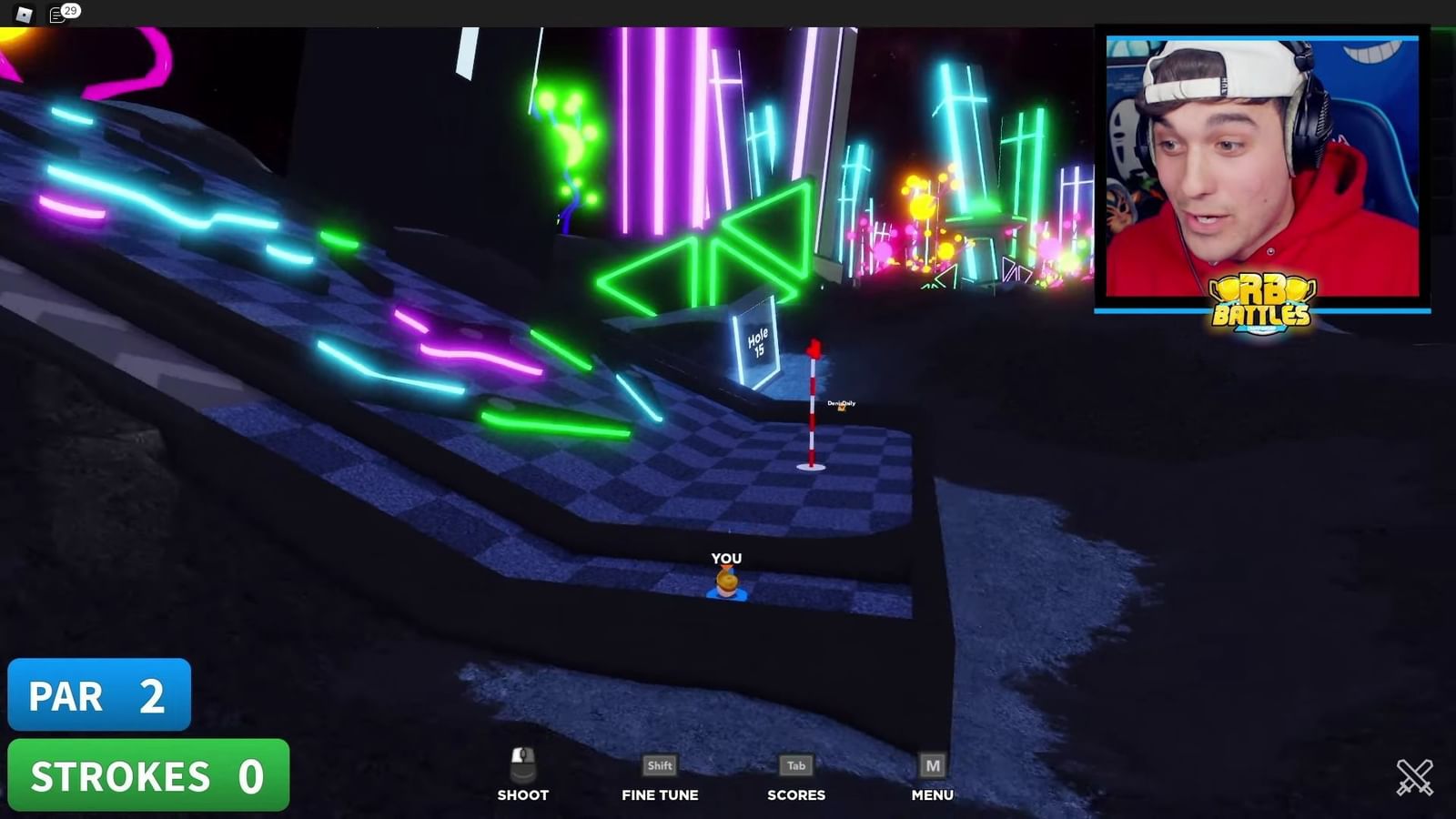Viewport: 1456px width, 819px height.
Task: Click the crossed swords battle icon
Action: [1416, 774]
